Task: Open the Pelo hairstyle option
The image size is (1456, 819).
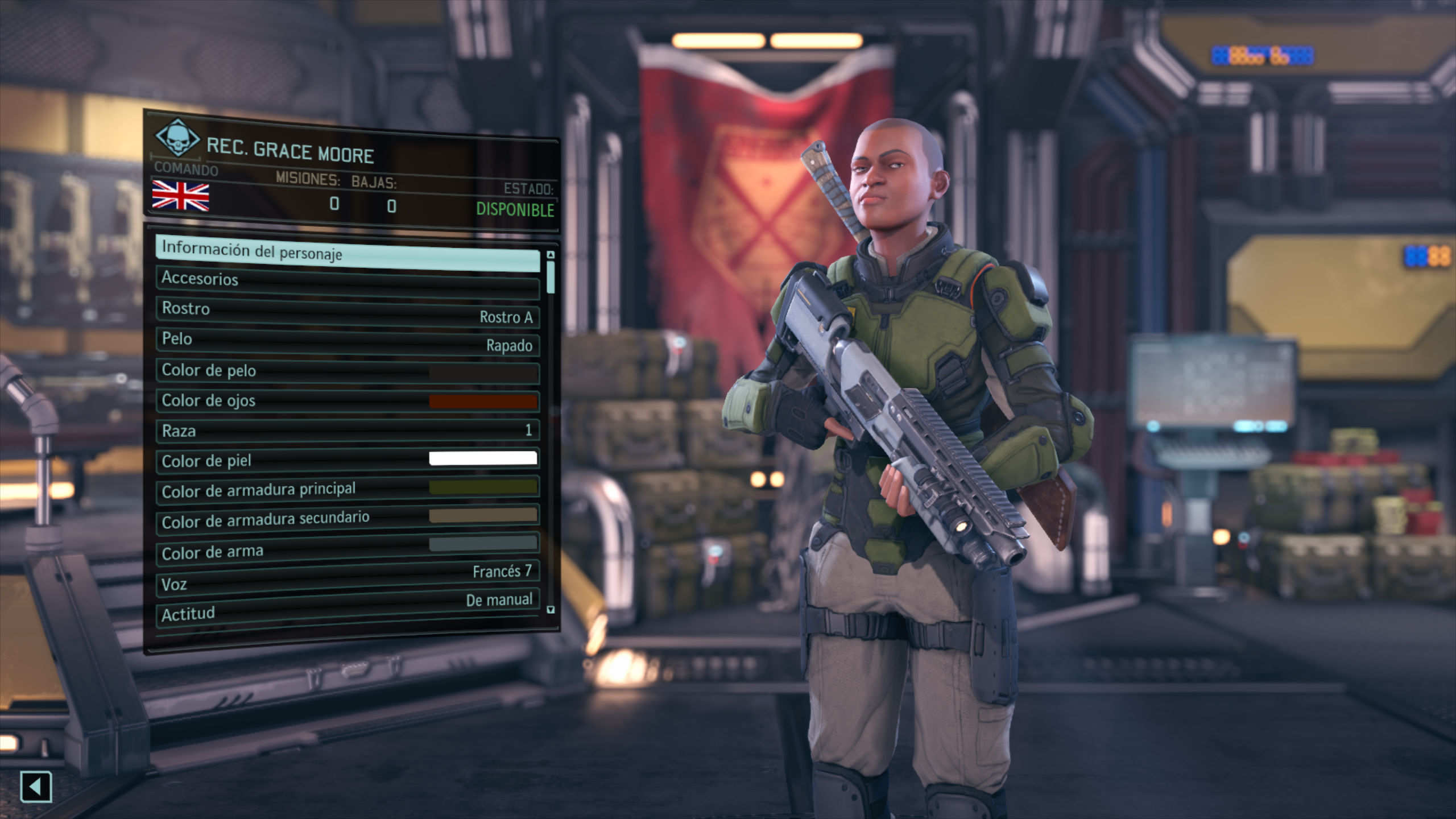Action: pos(347,342)
